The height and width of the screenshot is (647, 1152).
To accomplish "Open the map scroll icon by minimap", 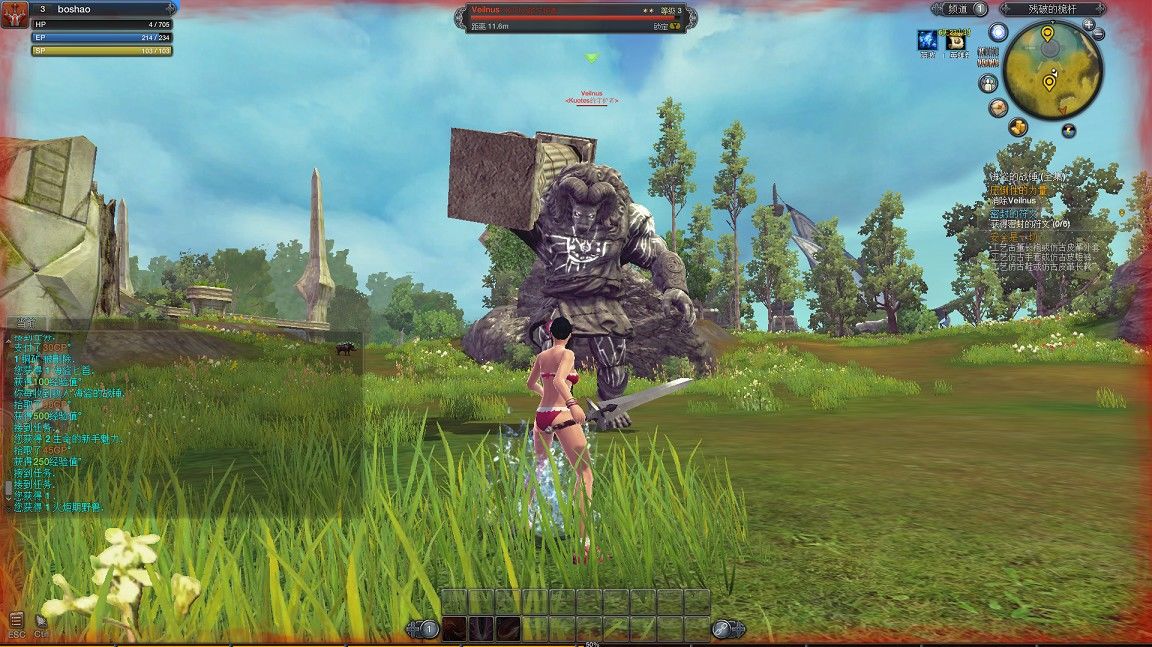I will coord(998,107).
